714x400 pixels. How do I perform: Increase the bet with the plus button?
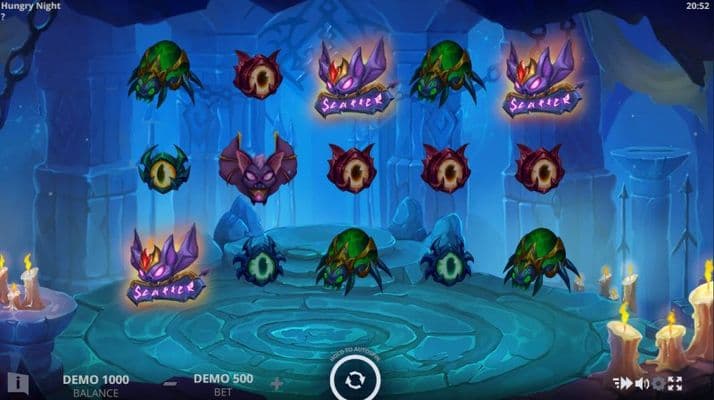(x=277, y=383)
